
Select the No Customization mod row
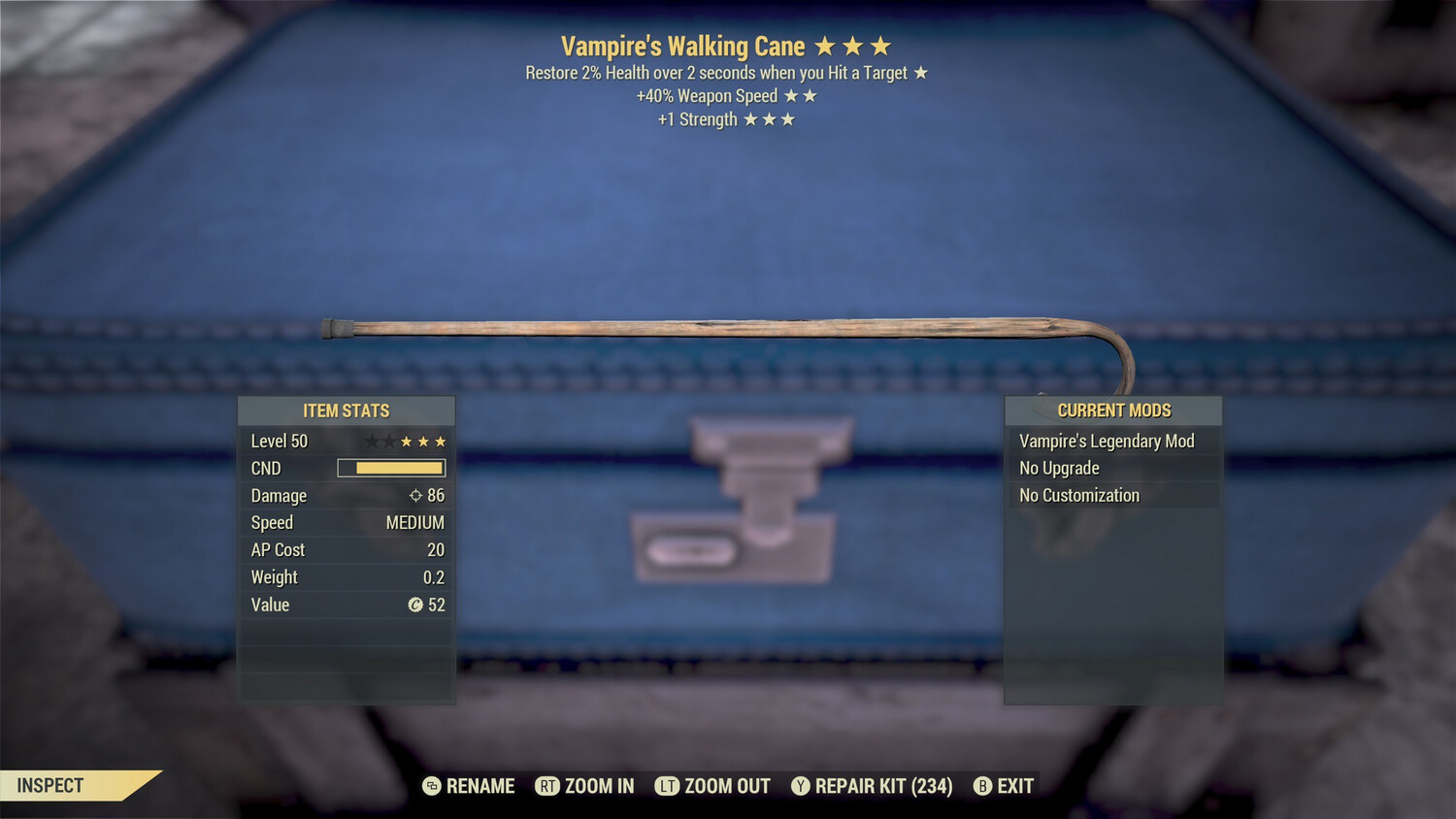coord(1112,495)
